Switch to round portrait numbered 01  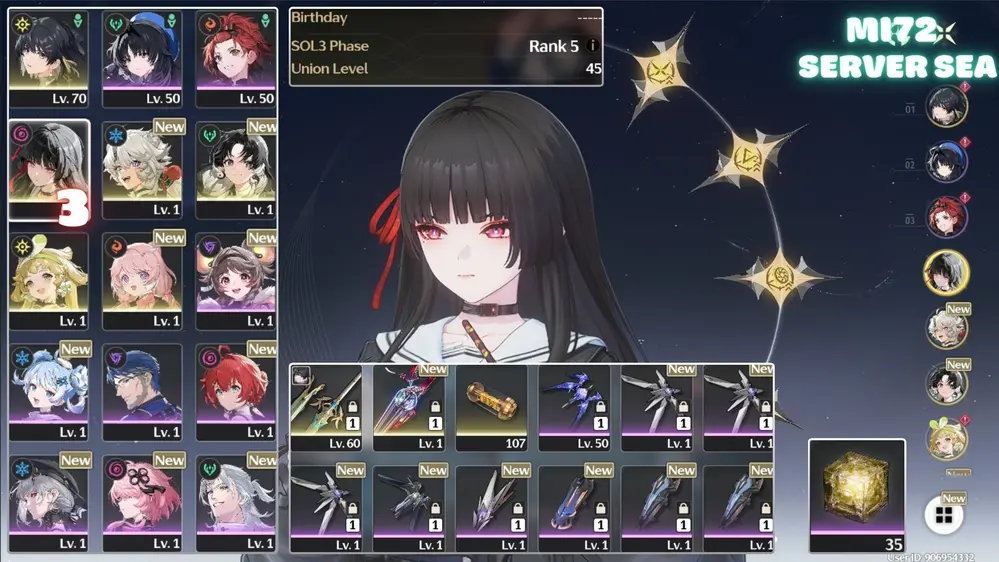click(945, 107)
